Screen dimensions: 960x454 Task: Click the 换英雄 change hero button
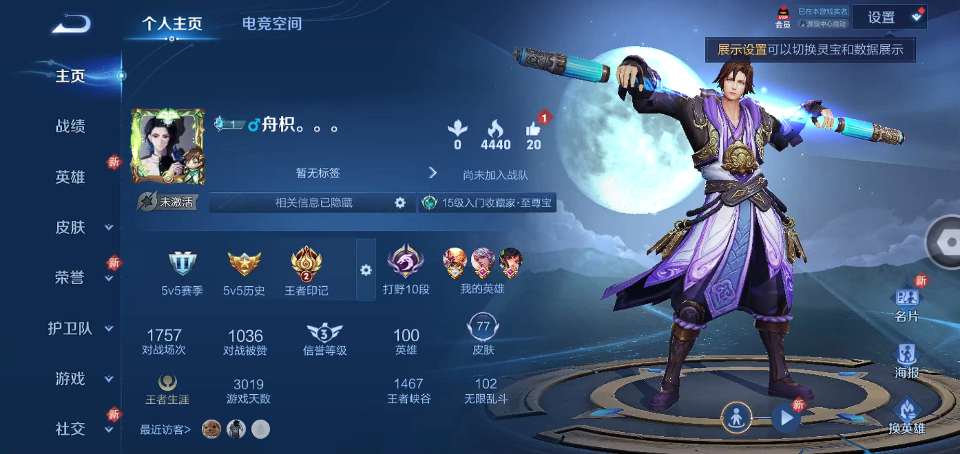[906, 416]
